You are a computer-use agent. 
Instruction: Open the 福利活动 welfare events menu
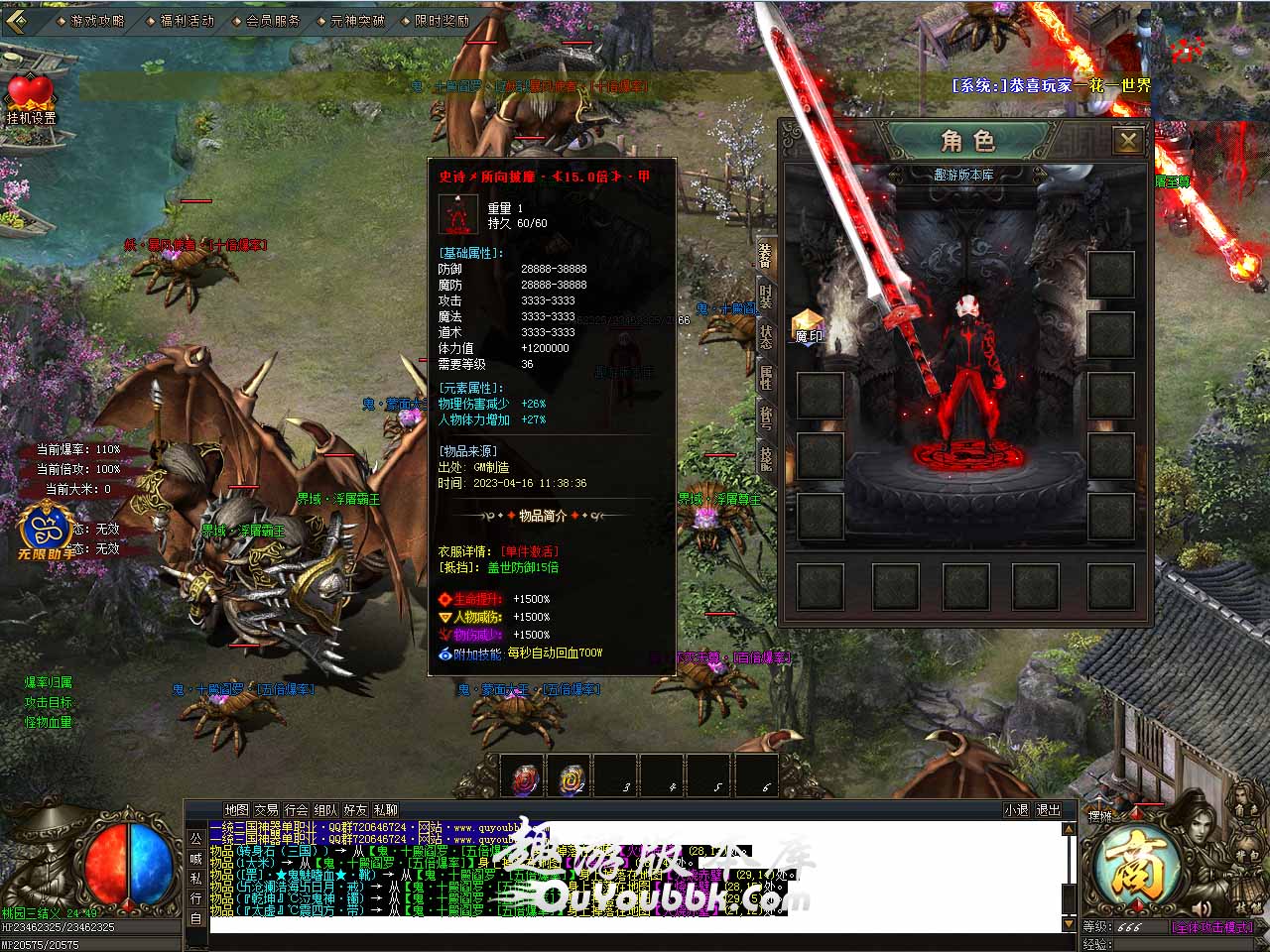click(186, 20)
